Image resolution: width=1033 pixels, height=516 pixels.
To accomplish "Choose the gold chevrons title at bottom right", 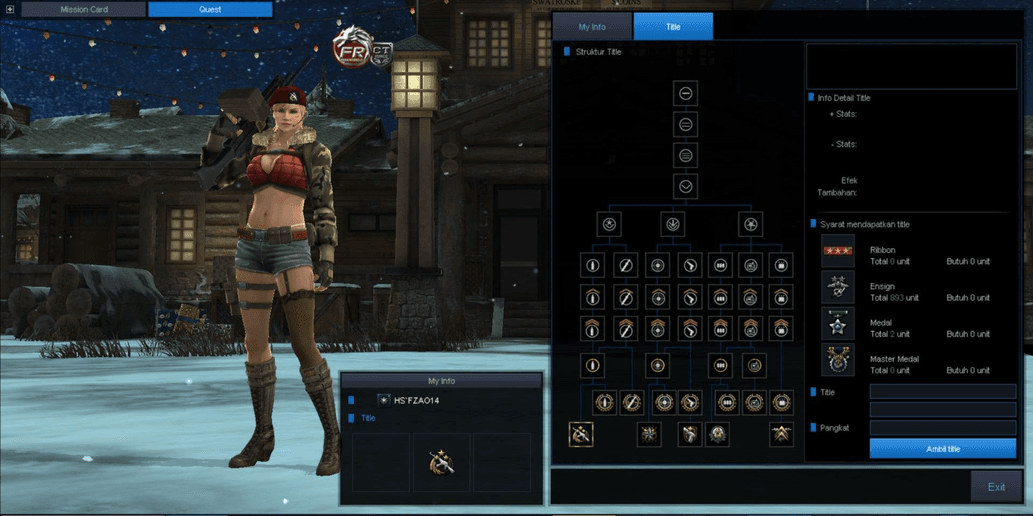I will 781,434.
